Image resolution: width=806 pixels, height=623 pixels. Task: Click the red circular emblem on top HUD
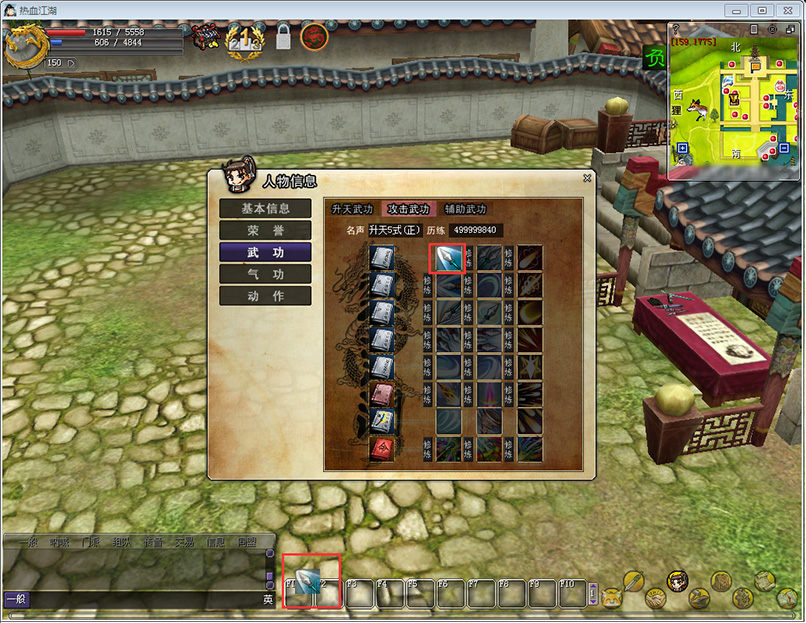pyautogui.click(x=314, y=38)
